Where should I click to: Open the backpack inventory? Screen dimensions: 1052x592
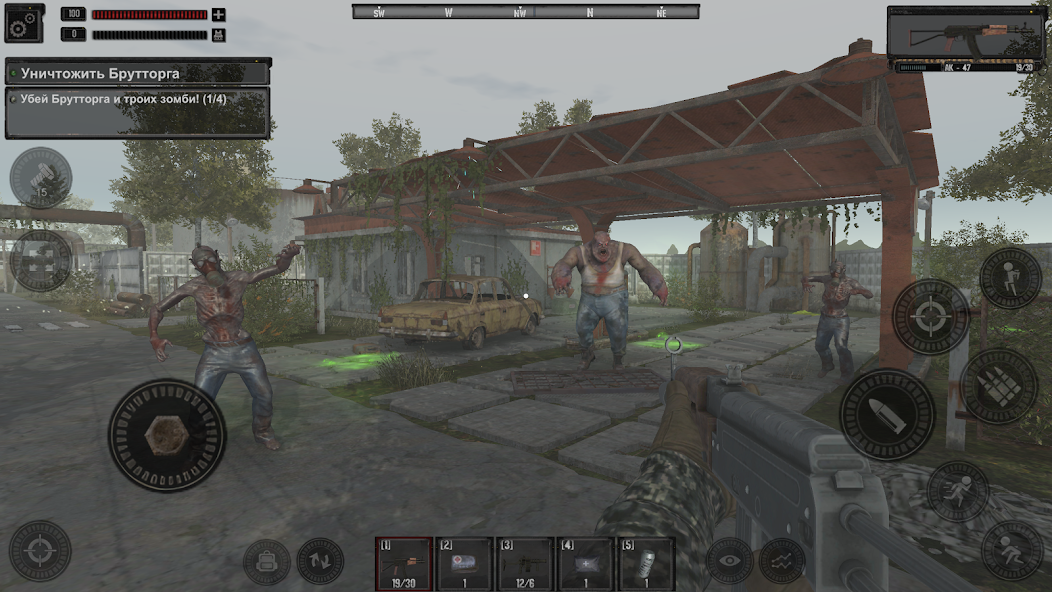tap(267, 562)
